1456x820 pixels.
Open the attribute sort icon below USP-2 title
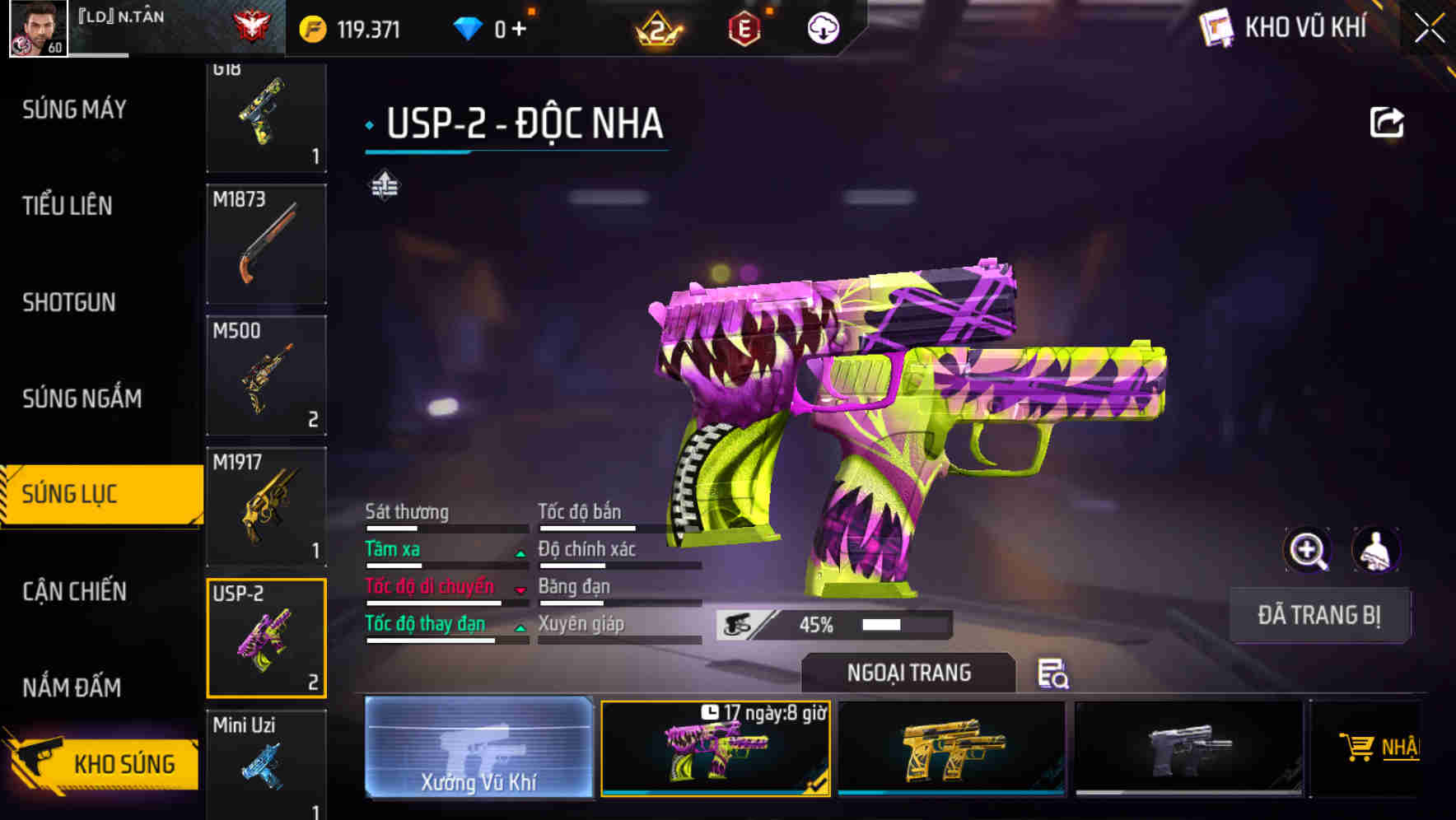[x=384, y=186]
